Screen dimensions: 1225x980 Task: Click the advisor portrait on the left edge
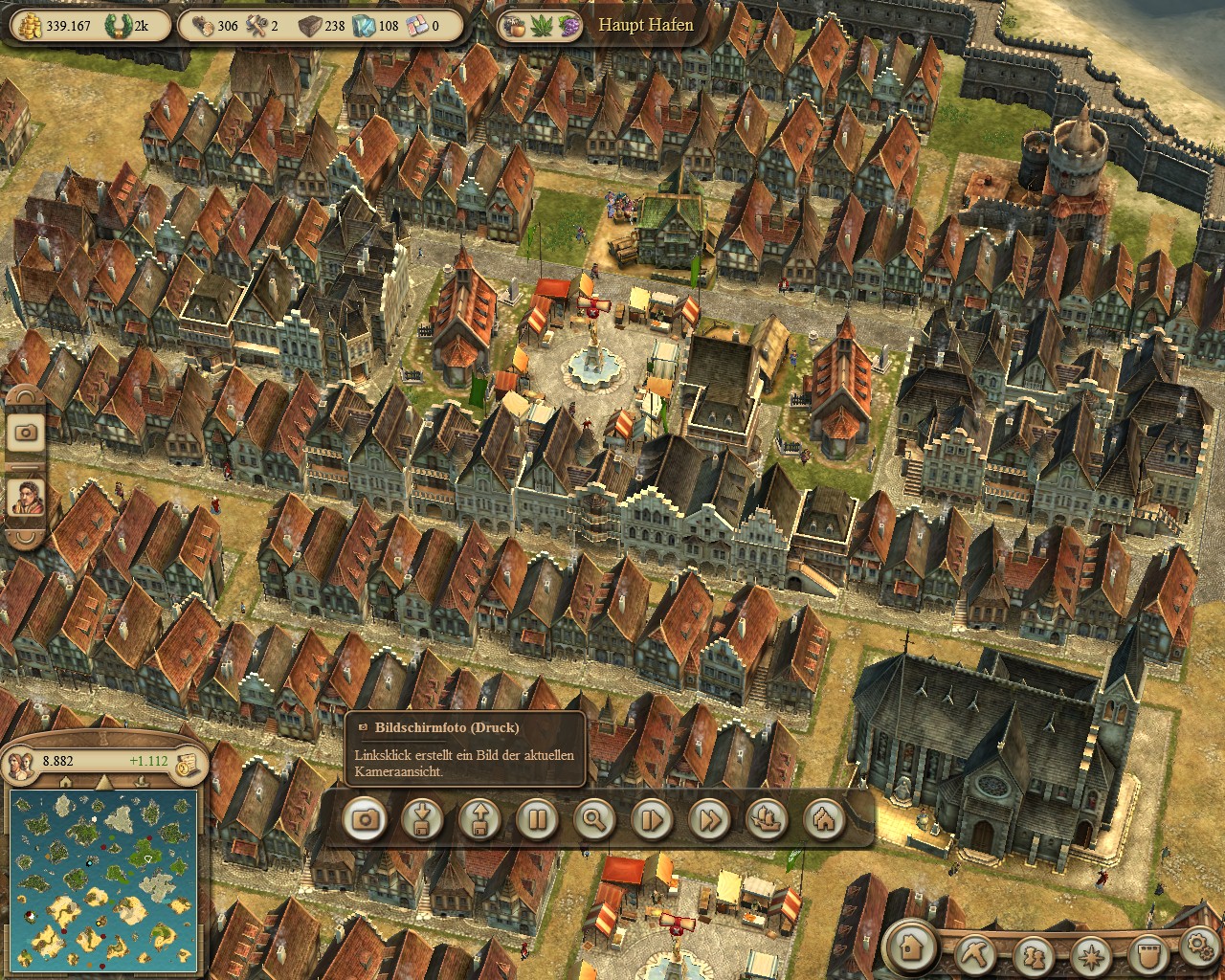point(26,498)
